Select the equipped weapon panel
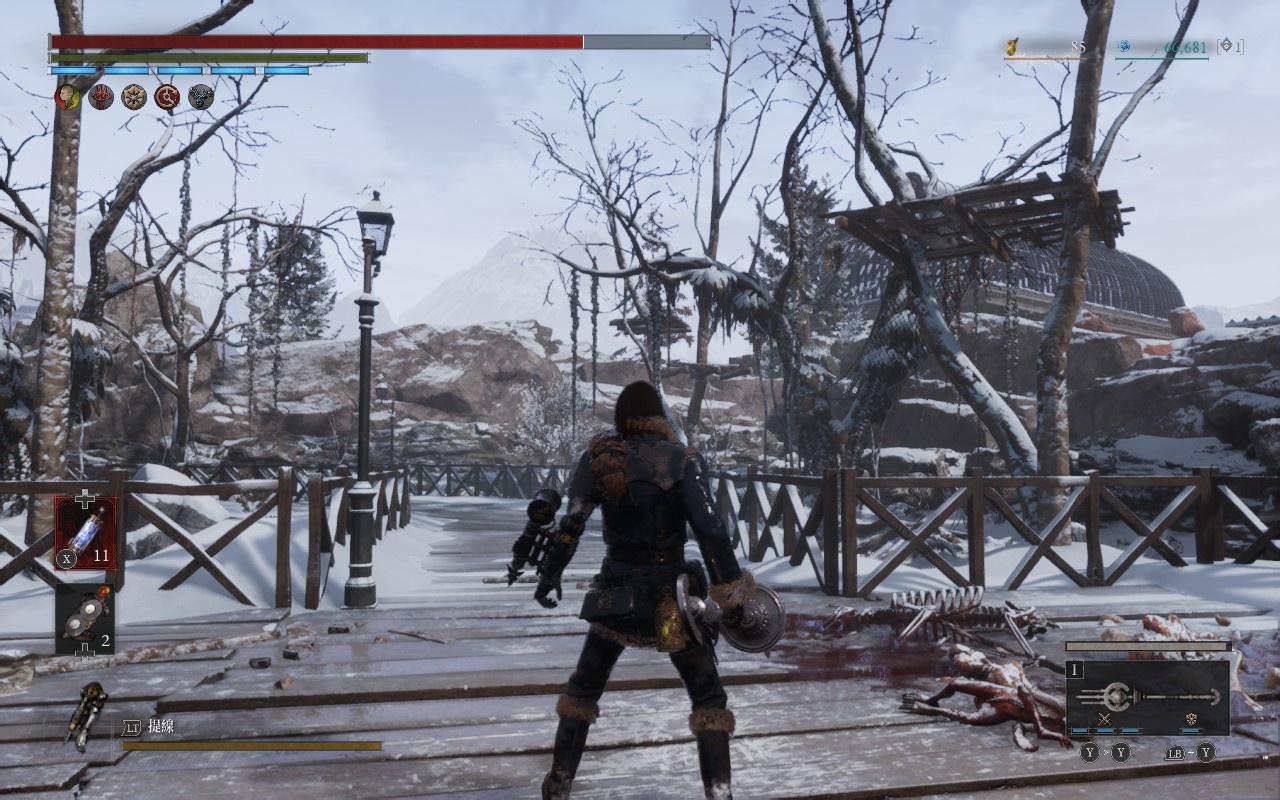1280x800 pixels. pos(1148,697)
